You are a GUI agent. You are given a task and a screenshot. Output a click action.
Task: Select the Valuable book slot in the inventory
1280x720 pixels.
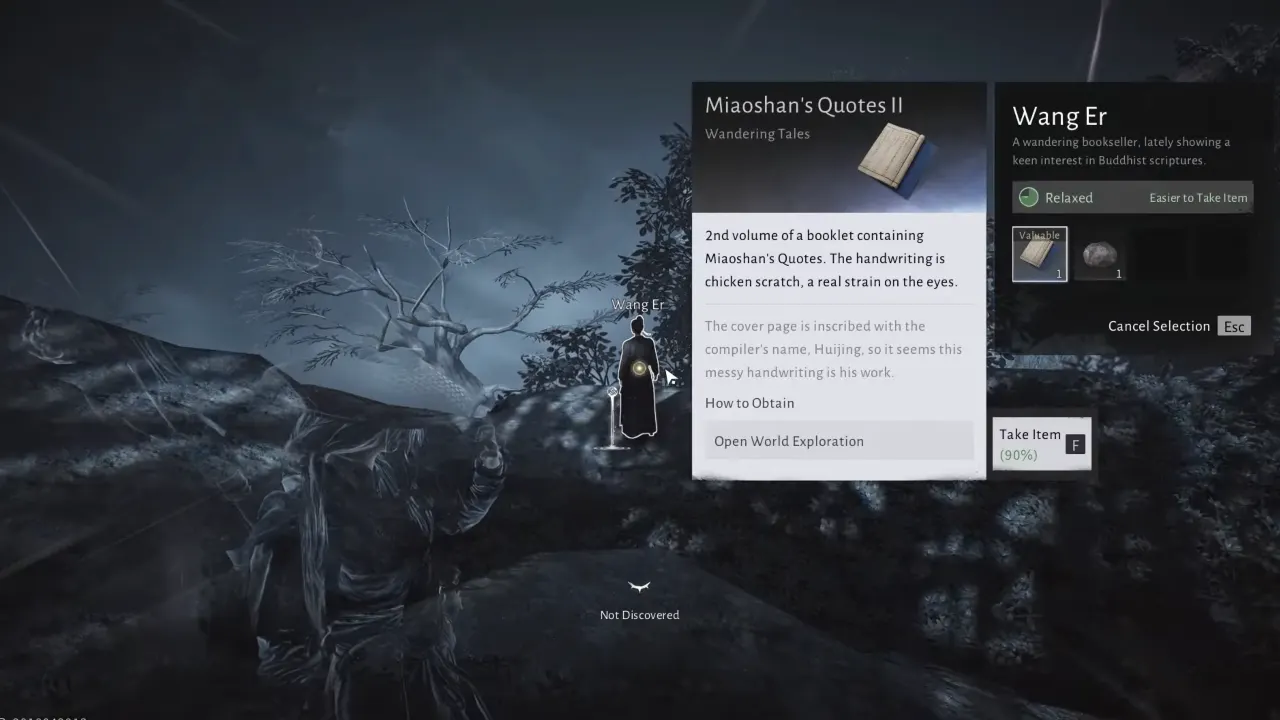point(1039,253)
